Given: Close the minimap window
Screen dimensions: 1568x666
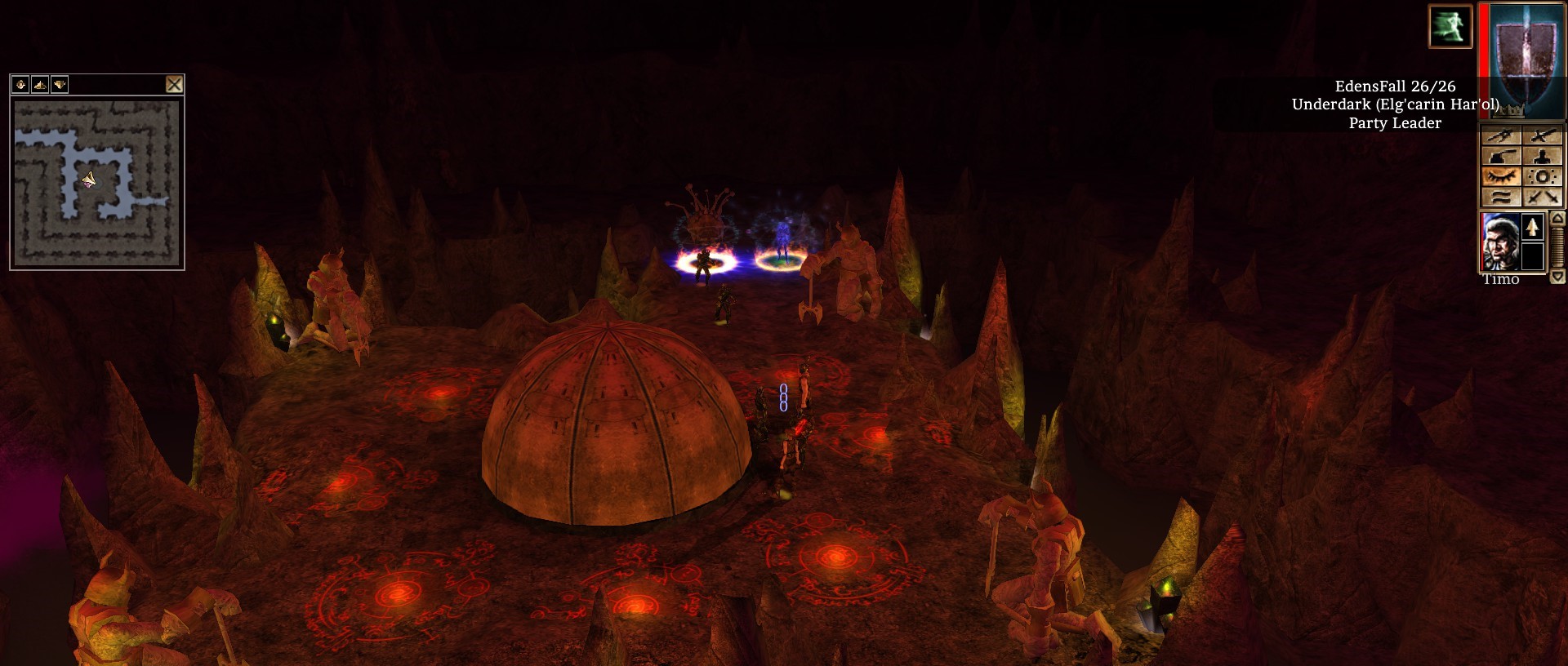Looking at the screenshot, I should pyautogui.click(x=174, y=84).
